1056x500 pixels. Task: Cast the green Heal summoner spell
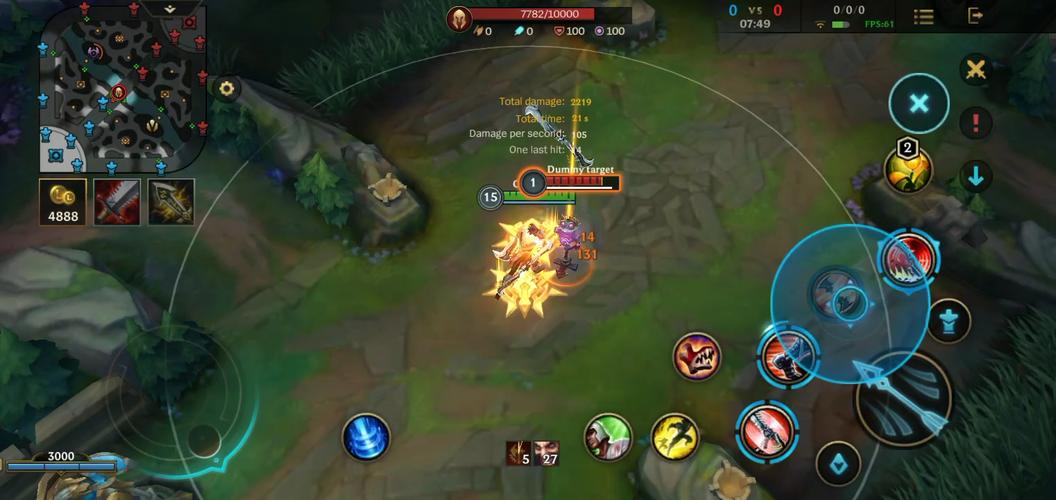click(608, 436)
